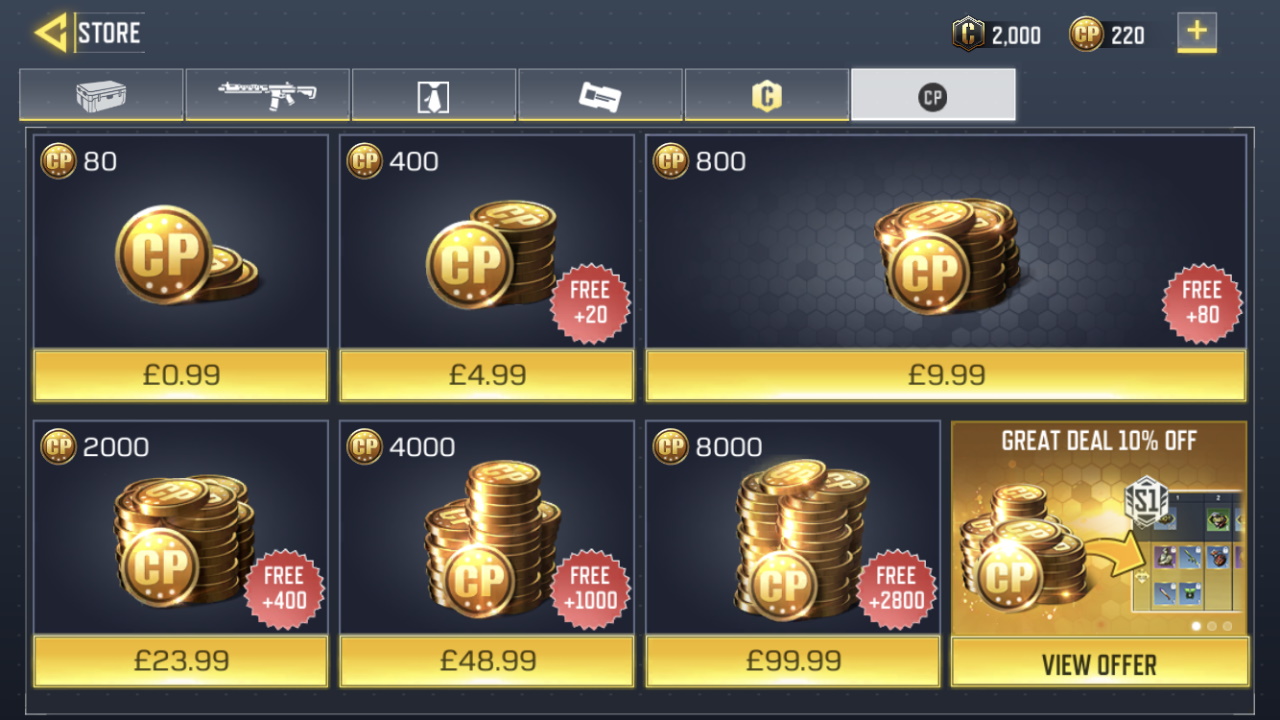Click the Credits balance icon showing 2,000

(x=968, y=34)
